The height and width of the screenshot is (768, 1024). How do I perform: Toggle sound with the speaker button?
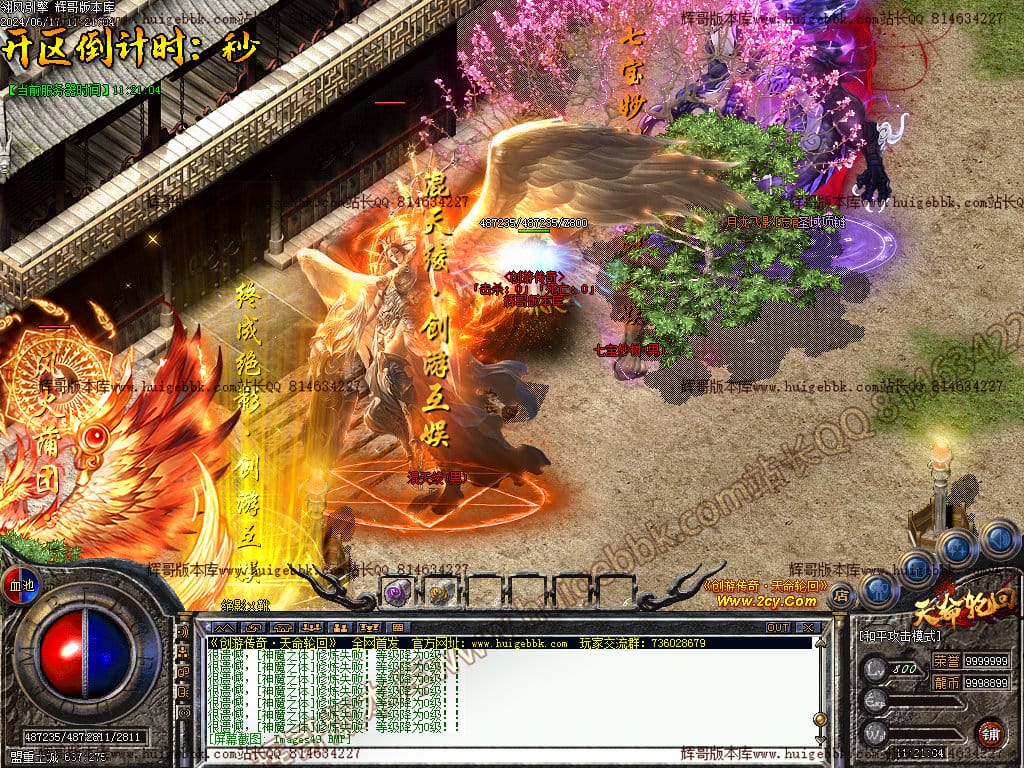998,540
